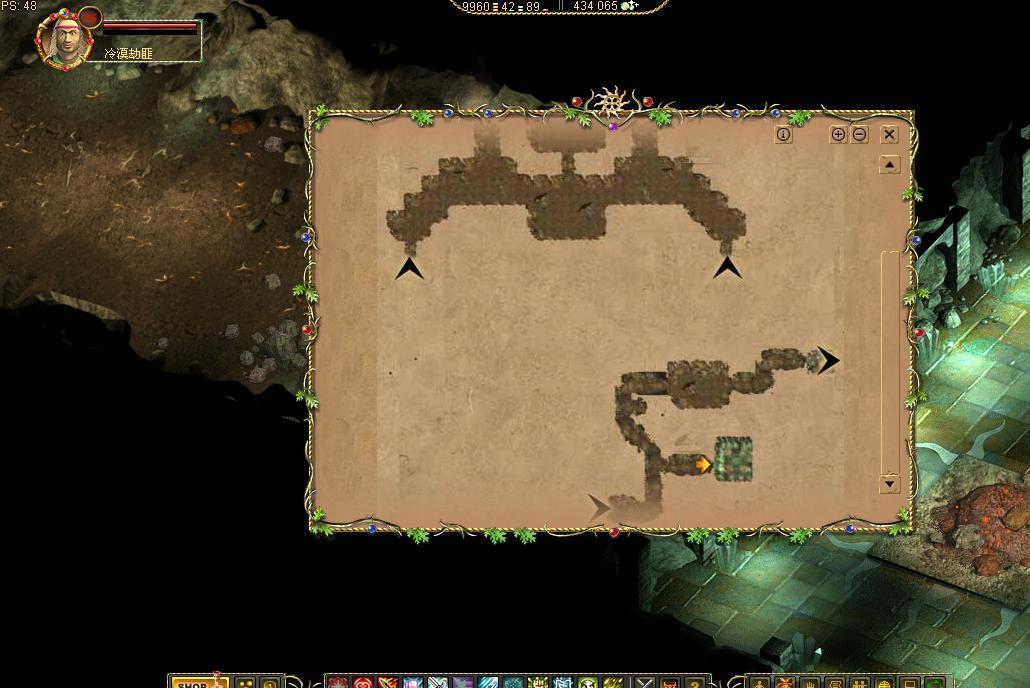
Task: Click the green square room on the map
Action: 733,459
